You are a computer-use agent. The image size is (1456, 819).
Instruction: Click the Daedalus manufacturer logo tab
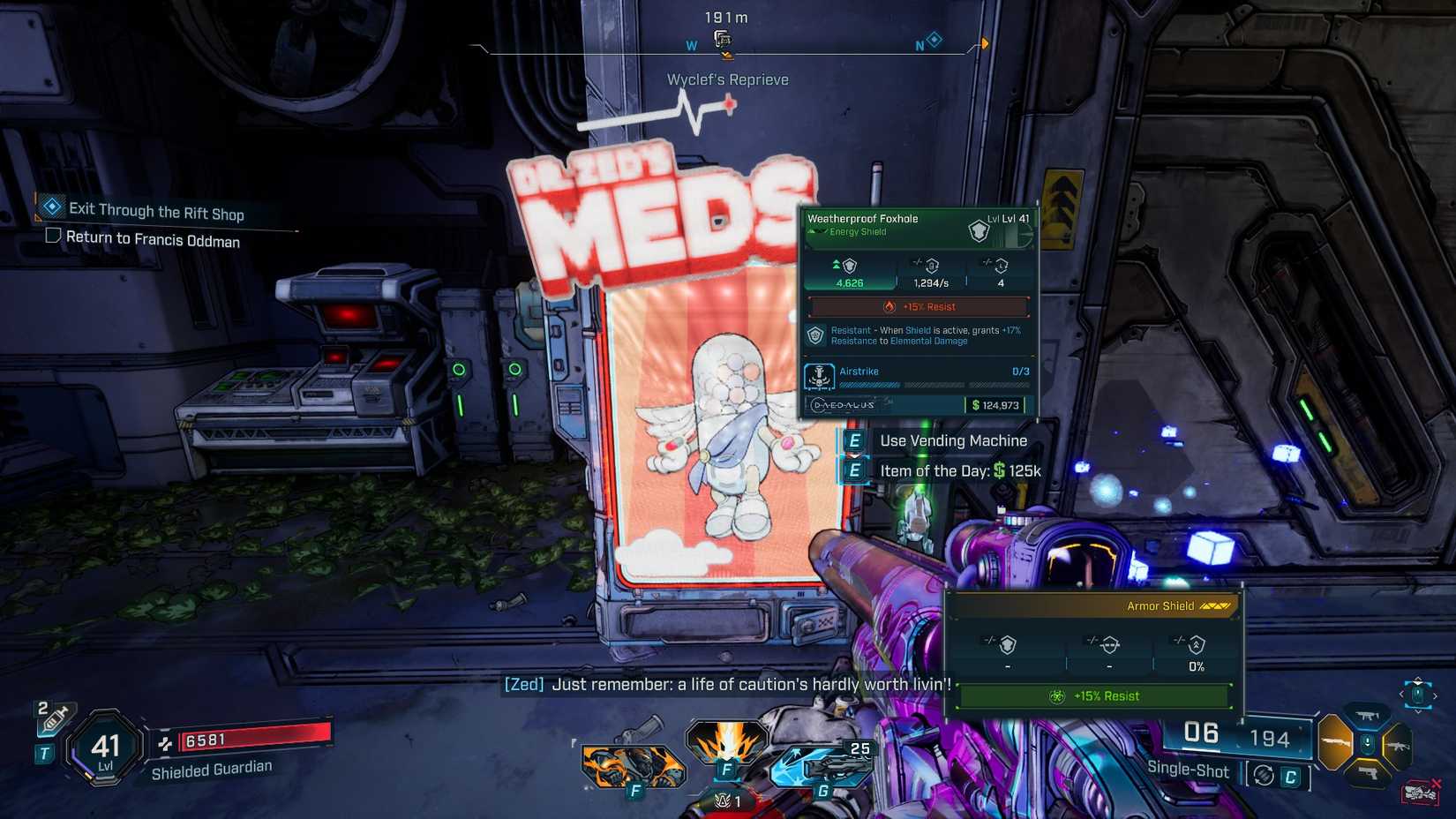pos(840,404)
